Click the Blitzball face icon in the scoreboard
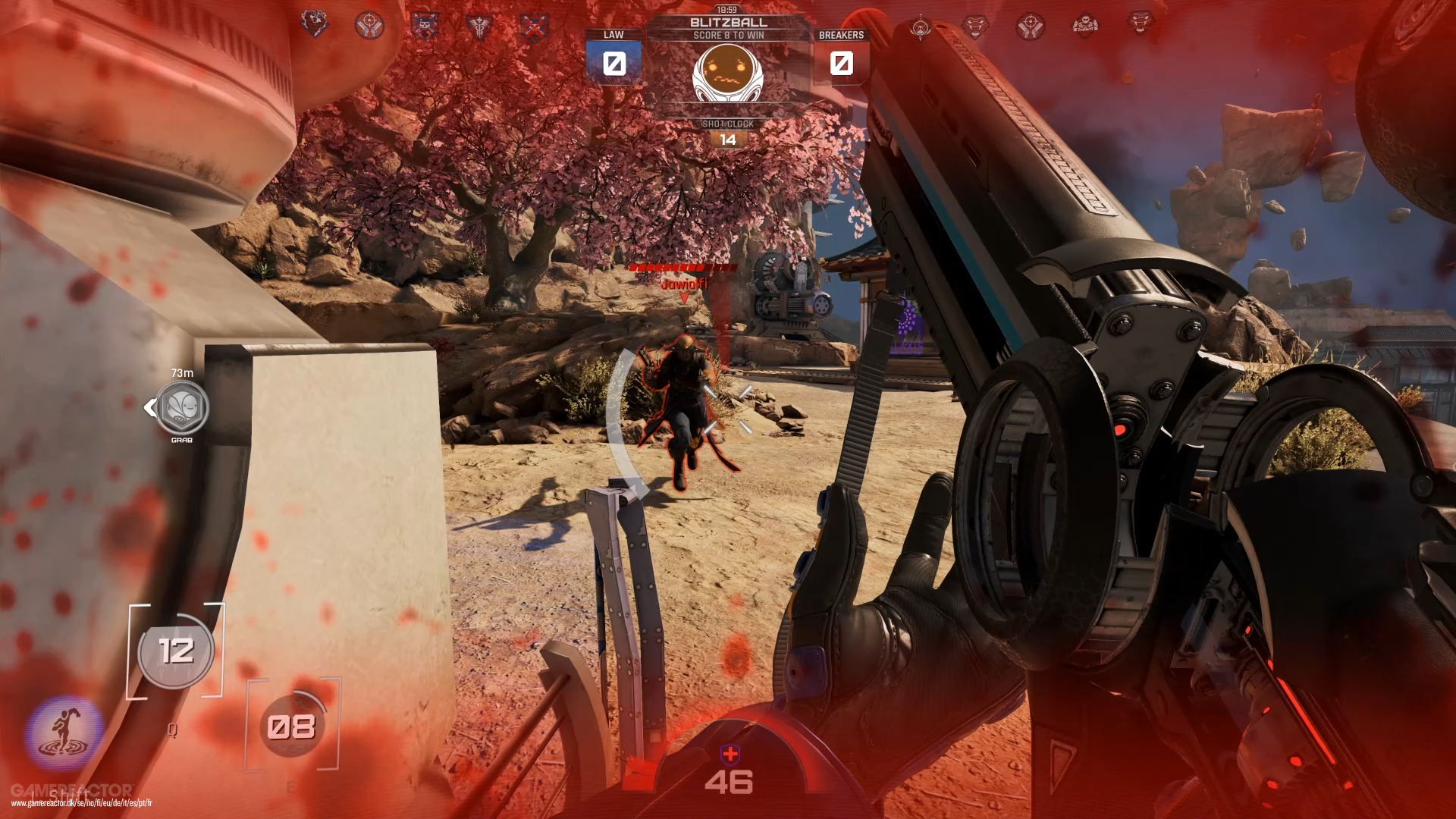The image size is (1456, 819). 728,72
